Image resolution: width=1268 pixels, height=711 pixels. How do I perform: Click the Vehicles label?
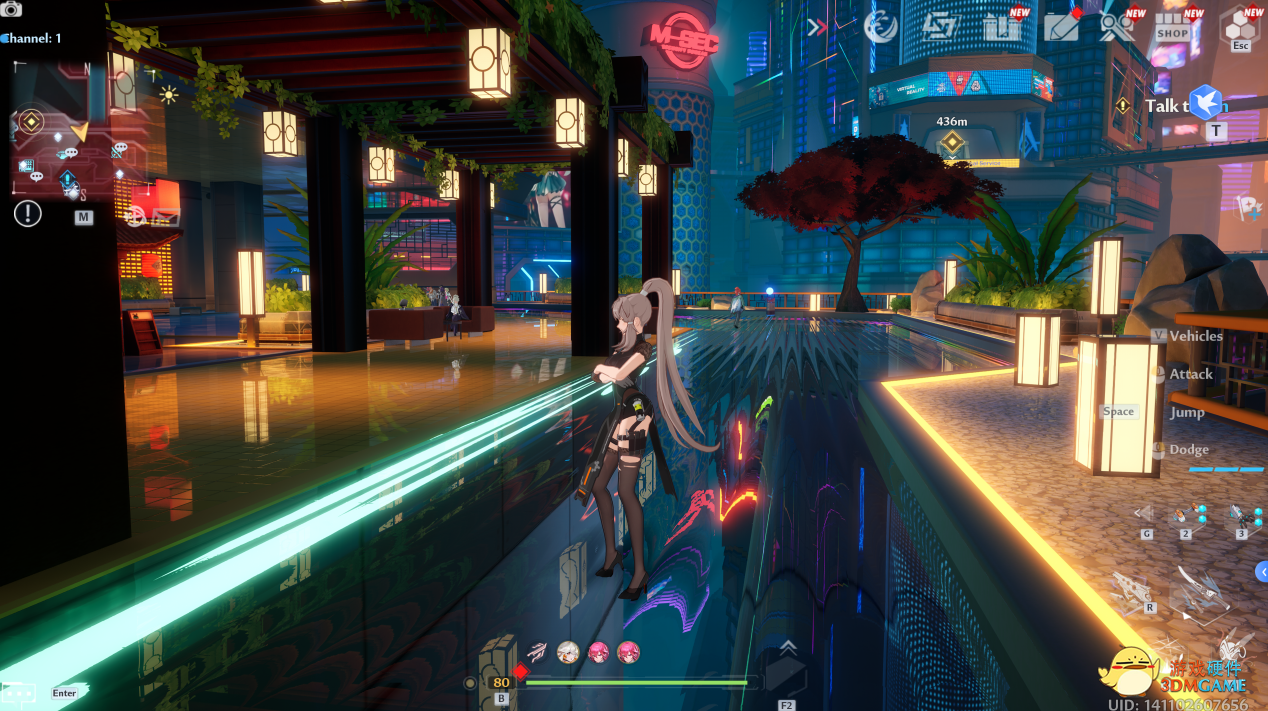pyautogui.click(x=1195, y=336)
